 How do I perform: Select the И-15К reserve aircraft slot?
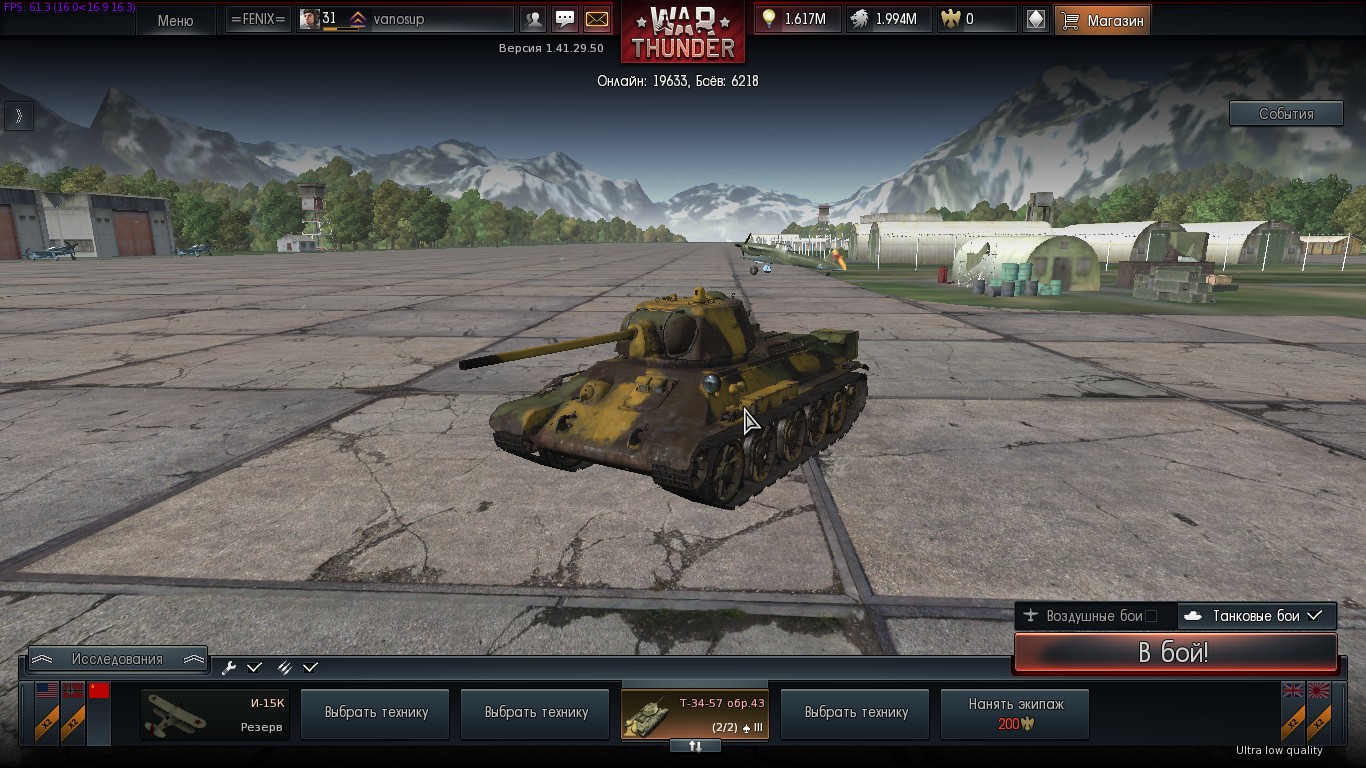[x=215, y=714]
